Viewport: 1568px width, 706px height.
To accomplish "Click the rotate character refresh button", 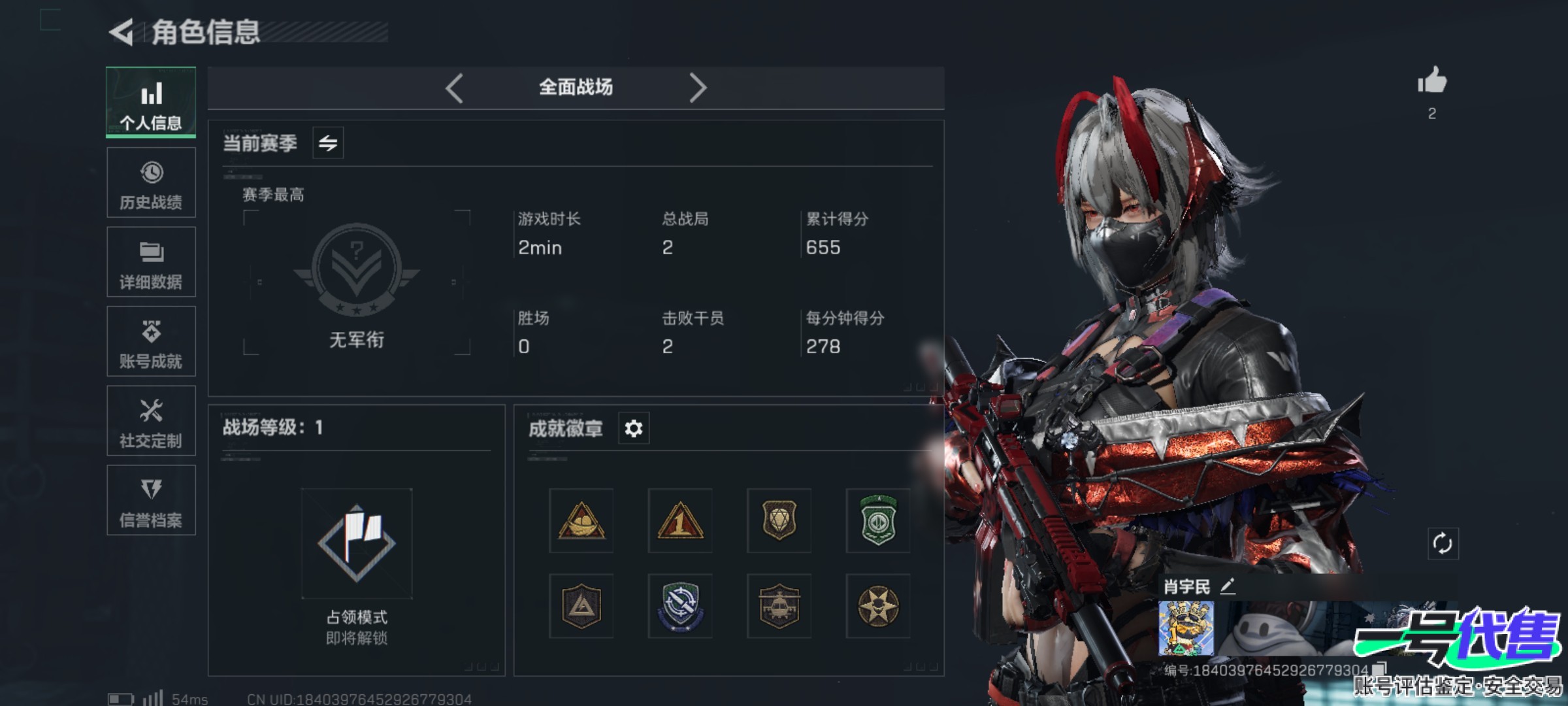I will pyautogui.click(x=1443, y=543).
